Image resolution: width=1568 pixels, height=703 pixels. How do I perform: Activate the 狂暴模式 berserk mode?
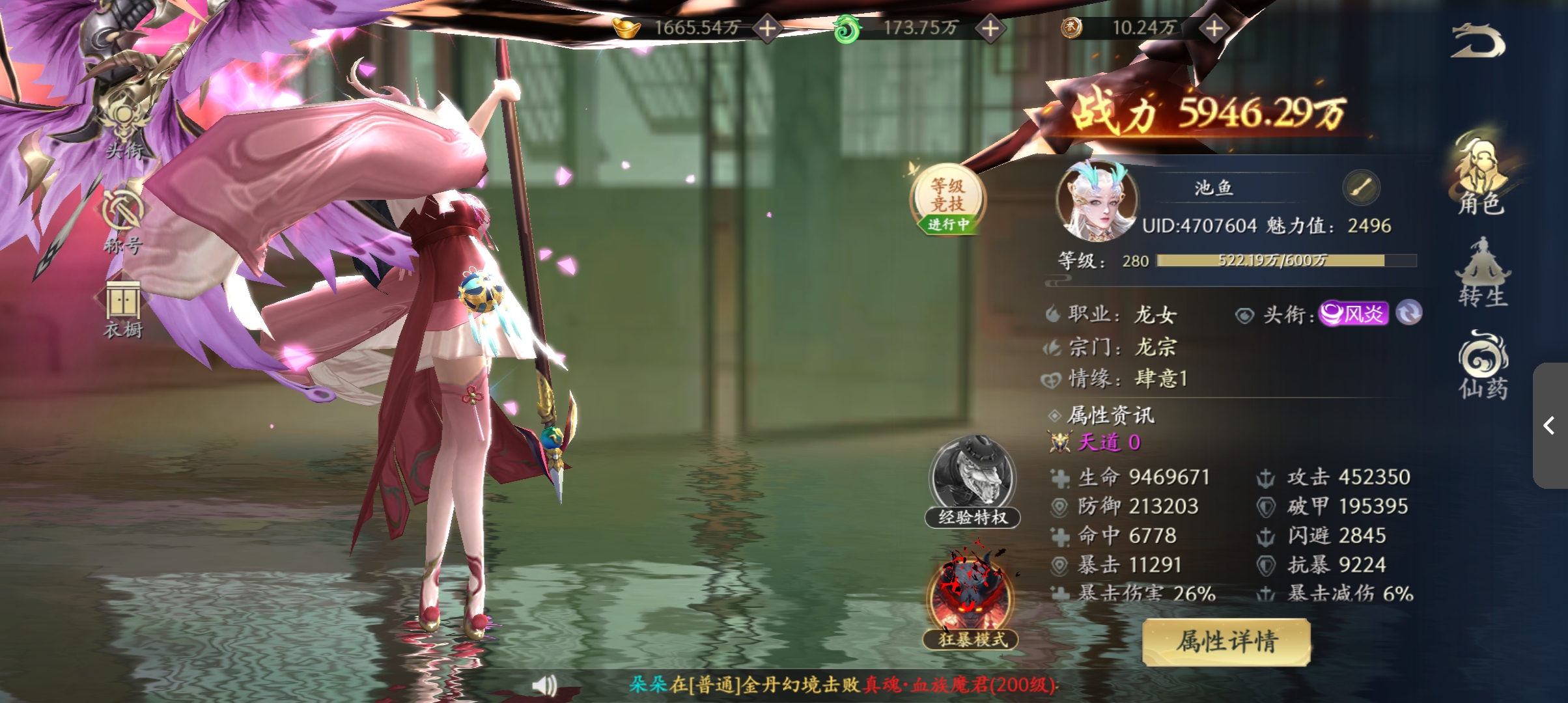point(970,599)
